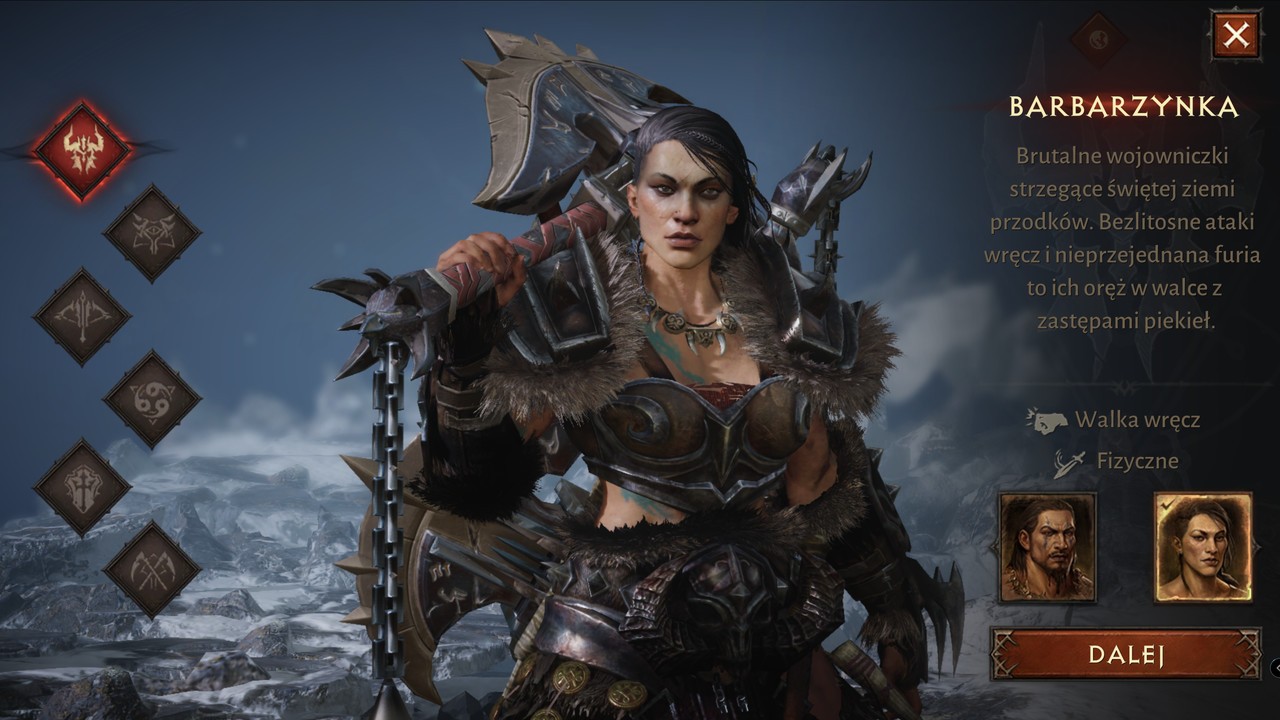Choose the male Barbarian portrait
The width and height of the screenshot is (1280, 720).
coord(1047,547)
